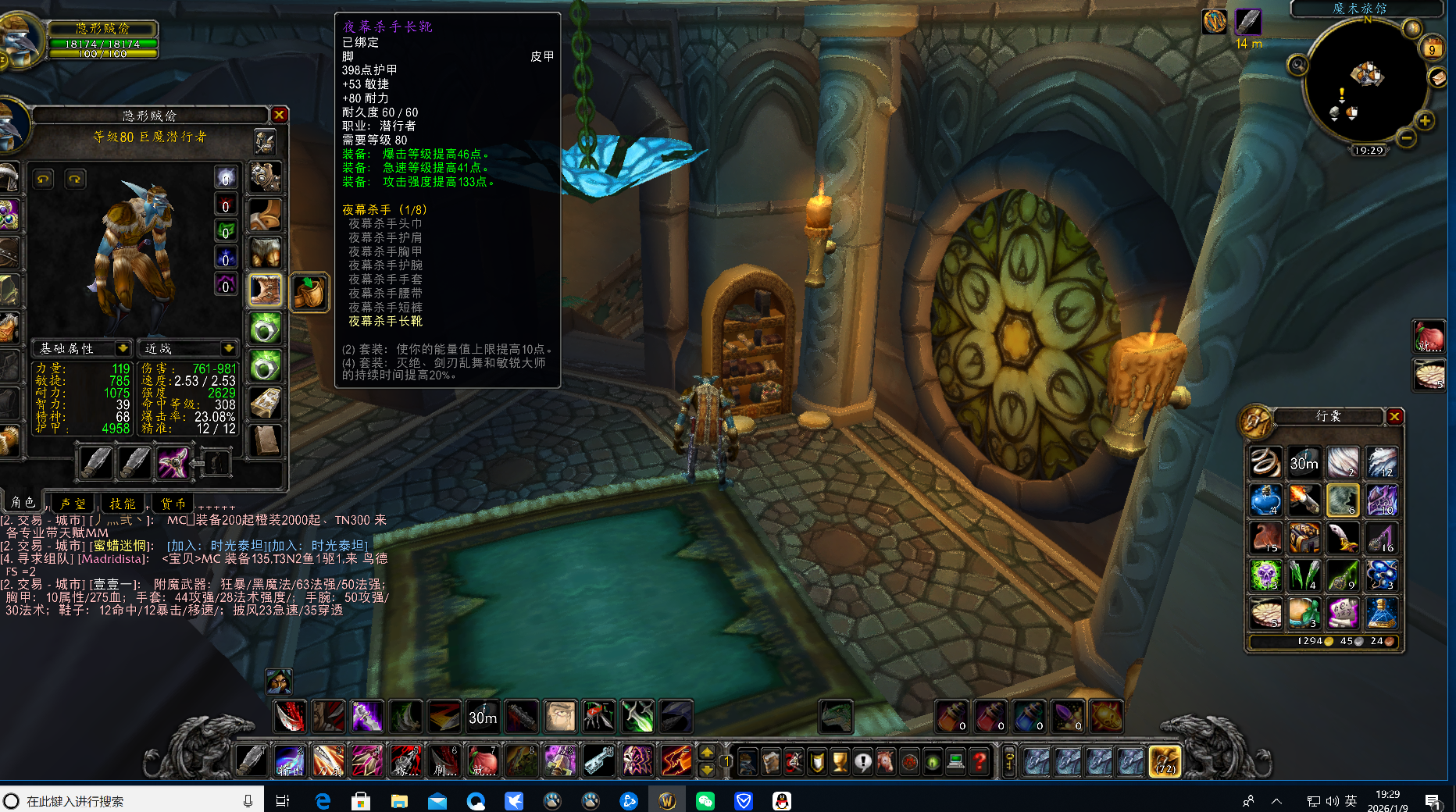This screenshot has width=1456, height=812.
Task: Click the blue mana potion in the bag
Action: 1265,500
